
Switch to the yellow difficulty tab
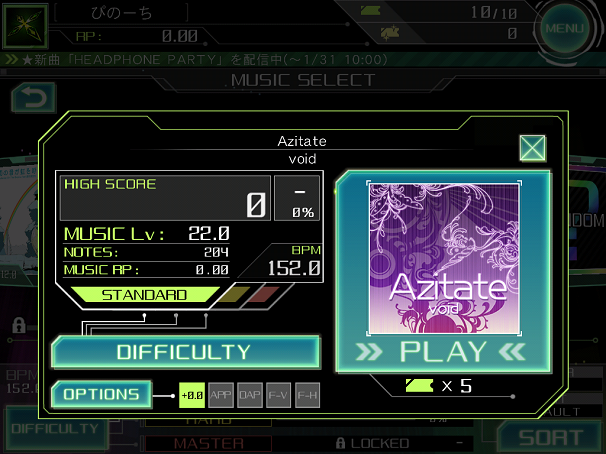point(234,295)
